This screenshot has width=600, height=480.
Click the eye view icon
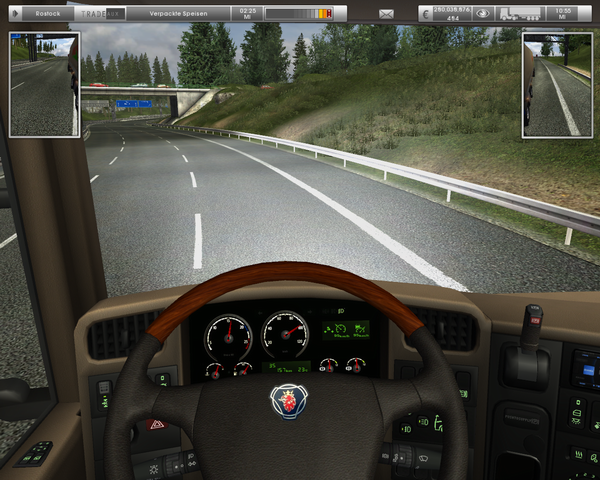pyautogui.click(x=483, y=14)
